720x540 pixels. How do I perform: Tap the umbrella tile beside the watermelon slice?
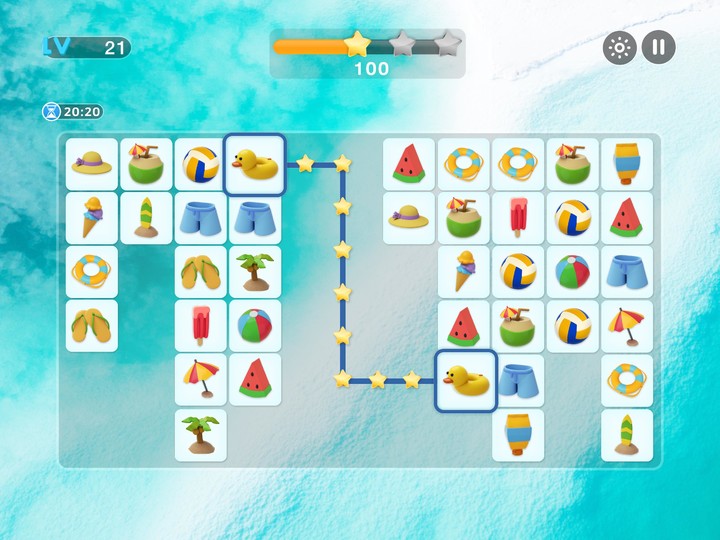click(201, 380)
